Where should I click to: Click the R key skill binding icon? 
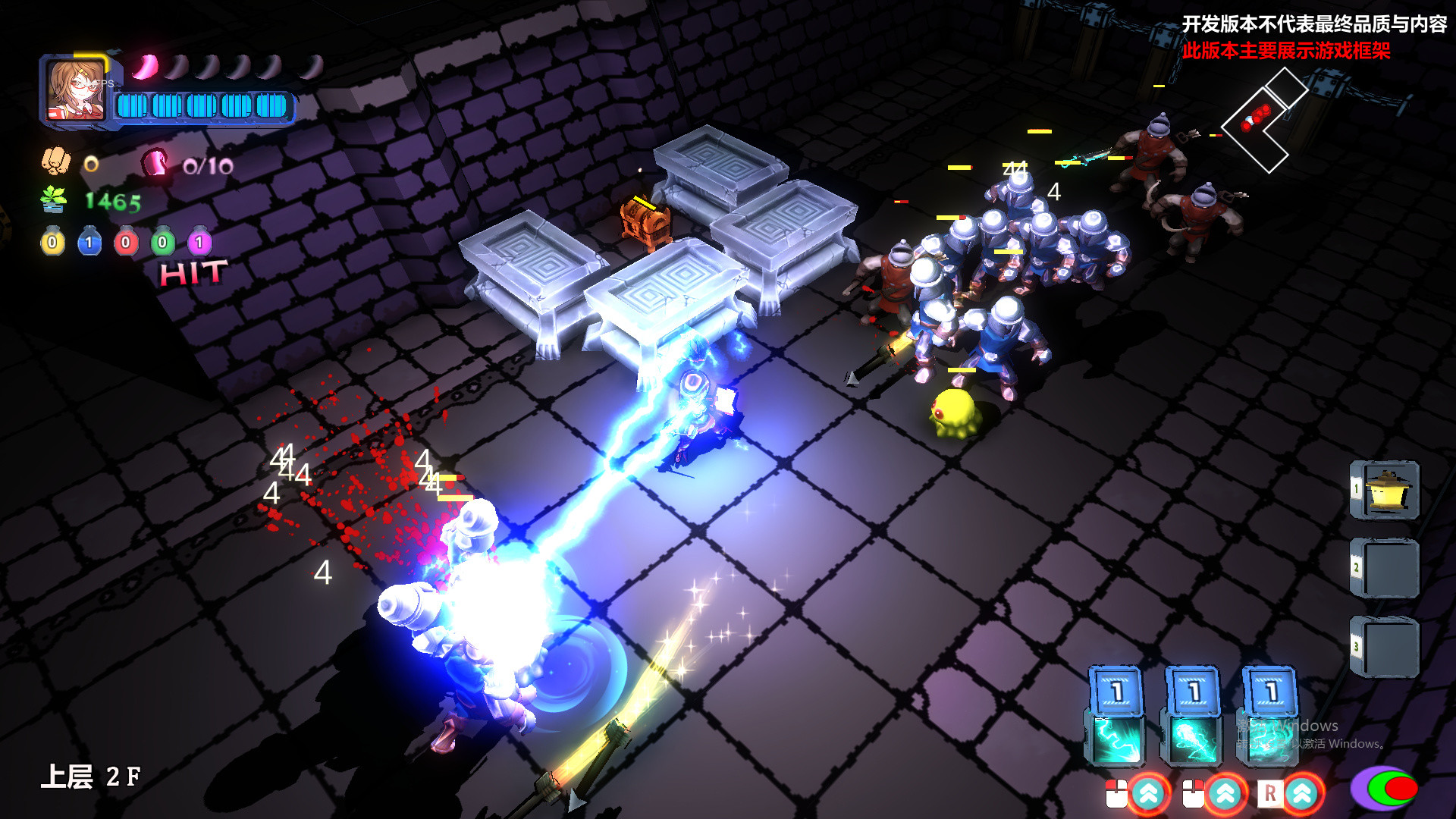tap(1269, 793)
